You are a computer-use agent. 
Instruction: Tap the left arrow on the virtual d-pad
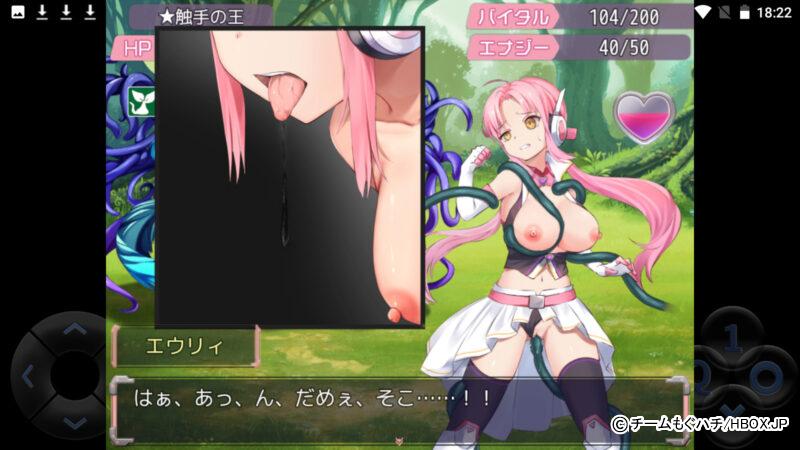point(28,377)
